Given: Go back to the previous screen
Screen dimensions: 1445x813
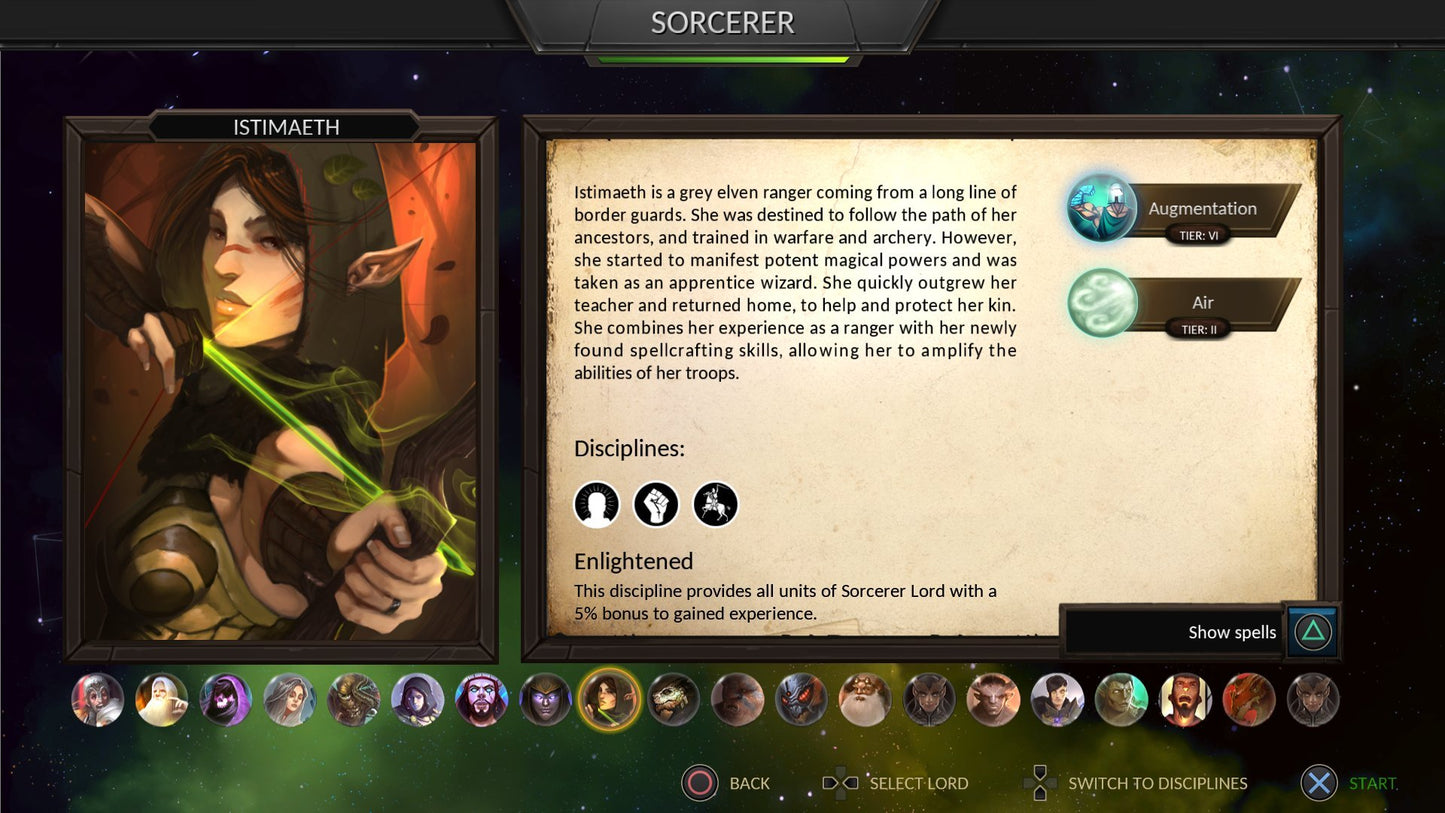Looking at the screenshot, I should [x=700, y=783].
